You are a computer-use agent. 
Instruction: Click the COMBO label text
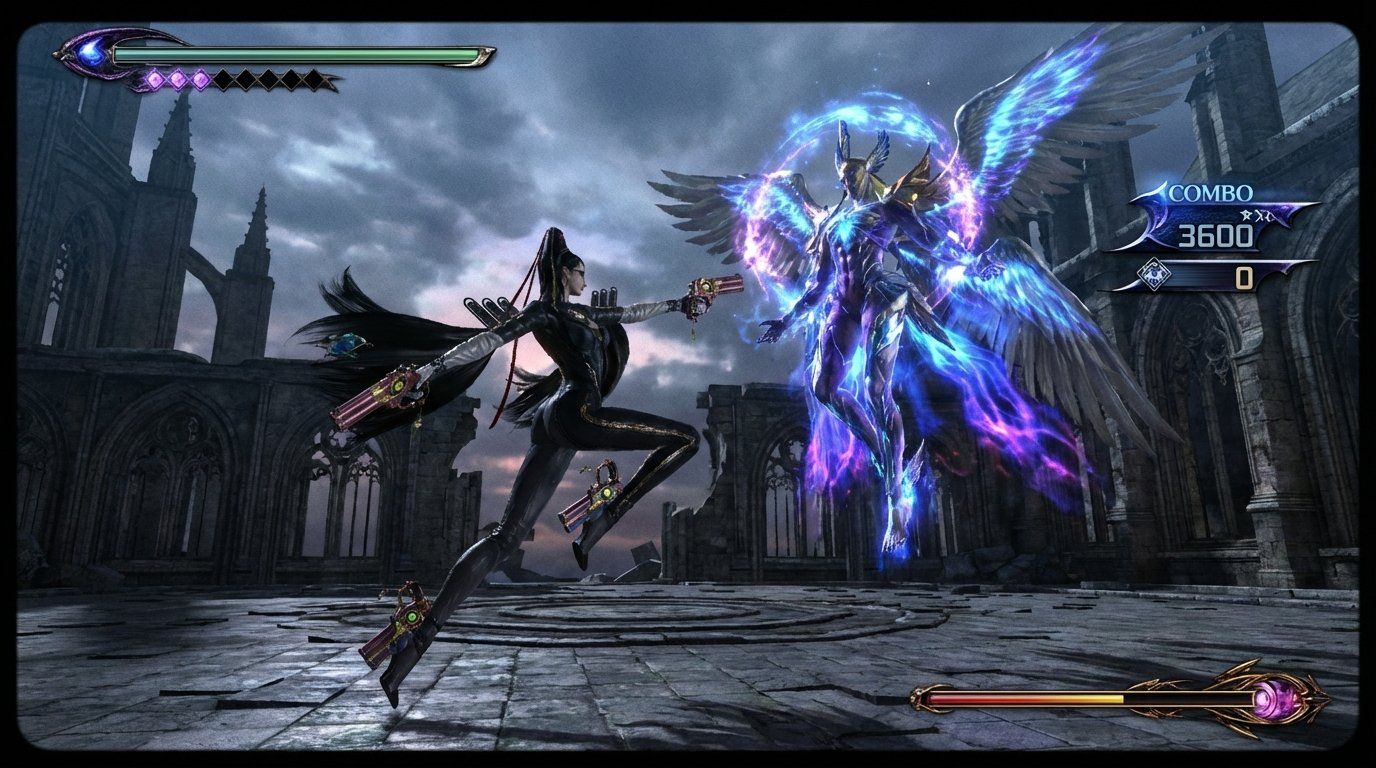(1211, 191)
